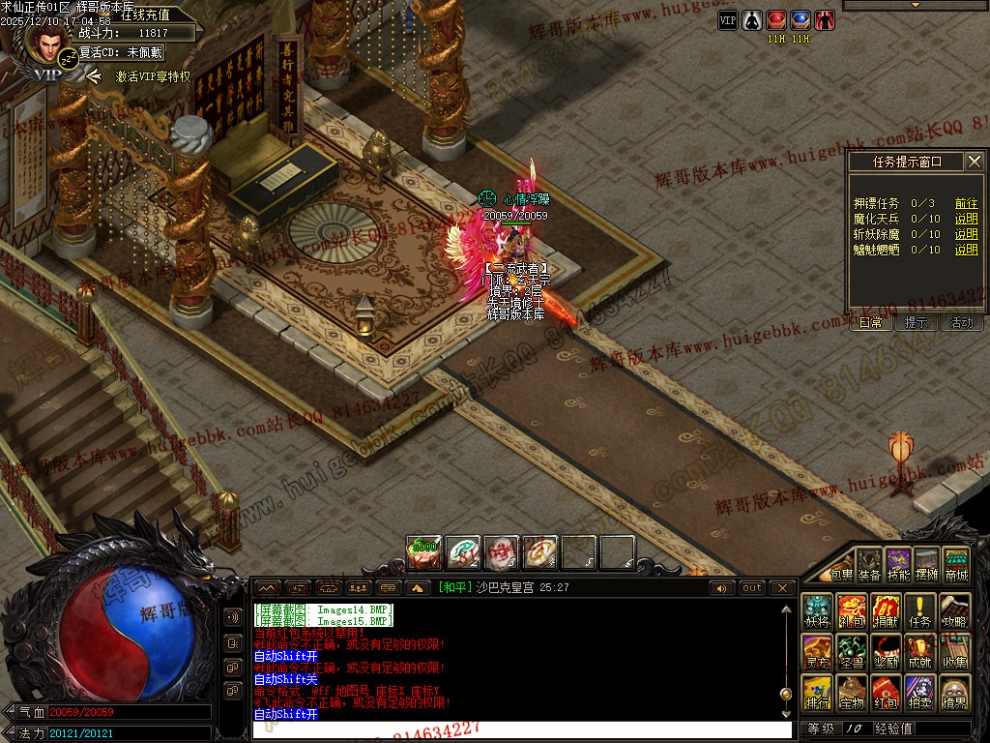Open the 拍卖 auction house

(919, 693)
